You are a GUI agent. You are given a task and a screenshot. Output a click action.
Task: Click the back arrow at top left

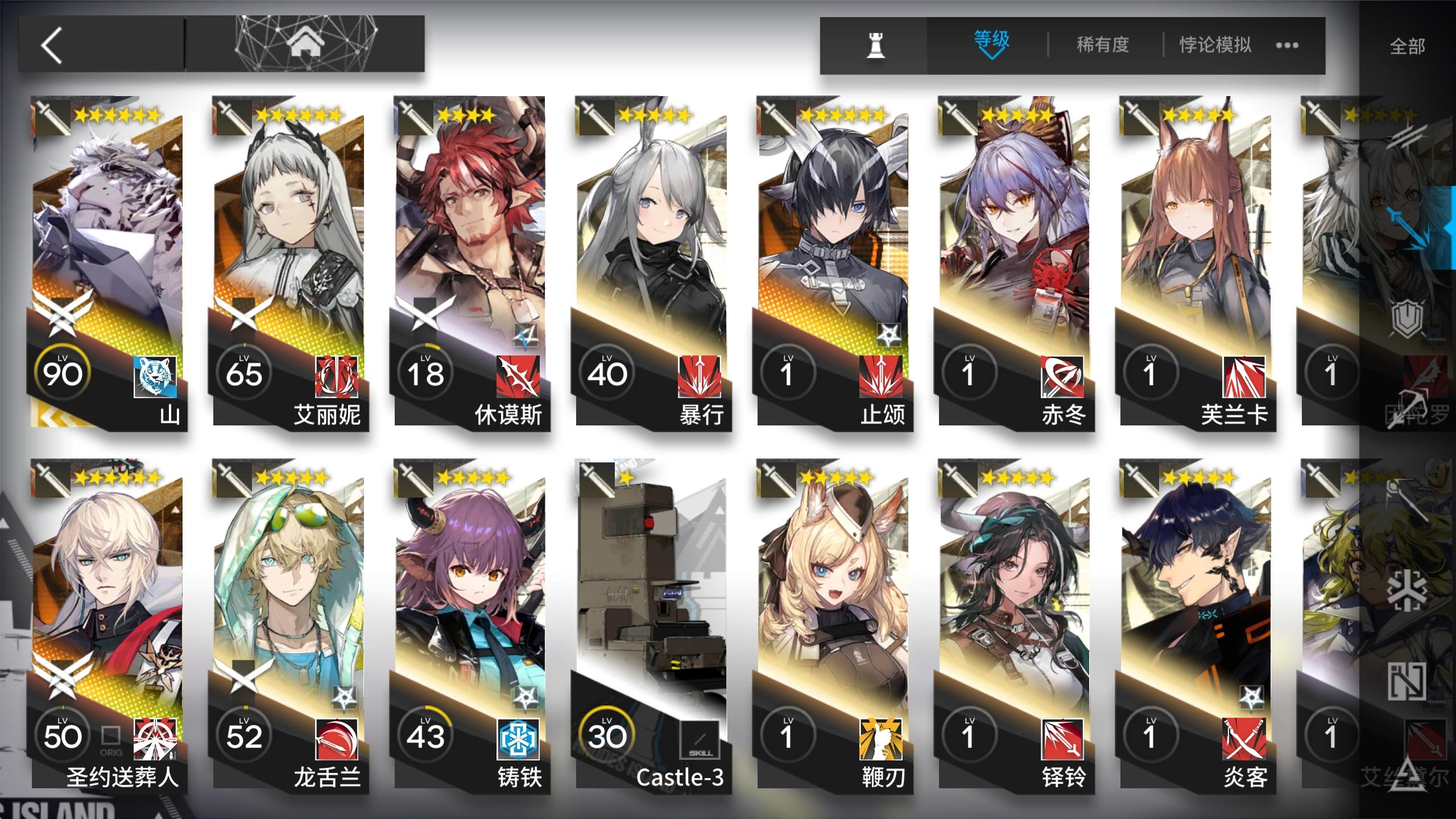[51, 44]
